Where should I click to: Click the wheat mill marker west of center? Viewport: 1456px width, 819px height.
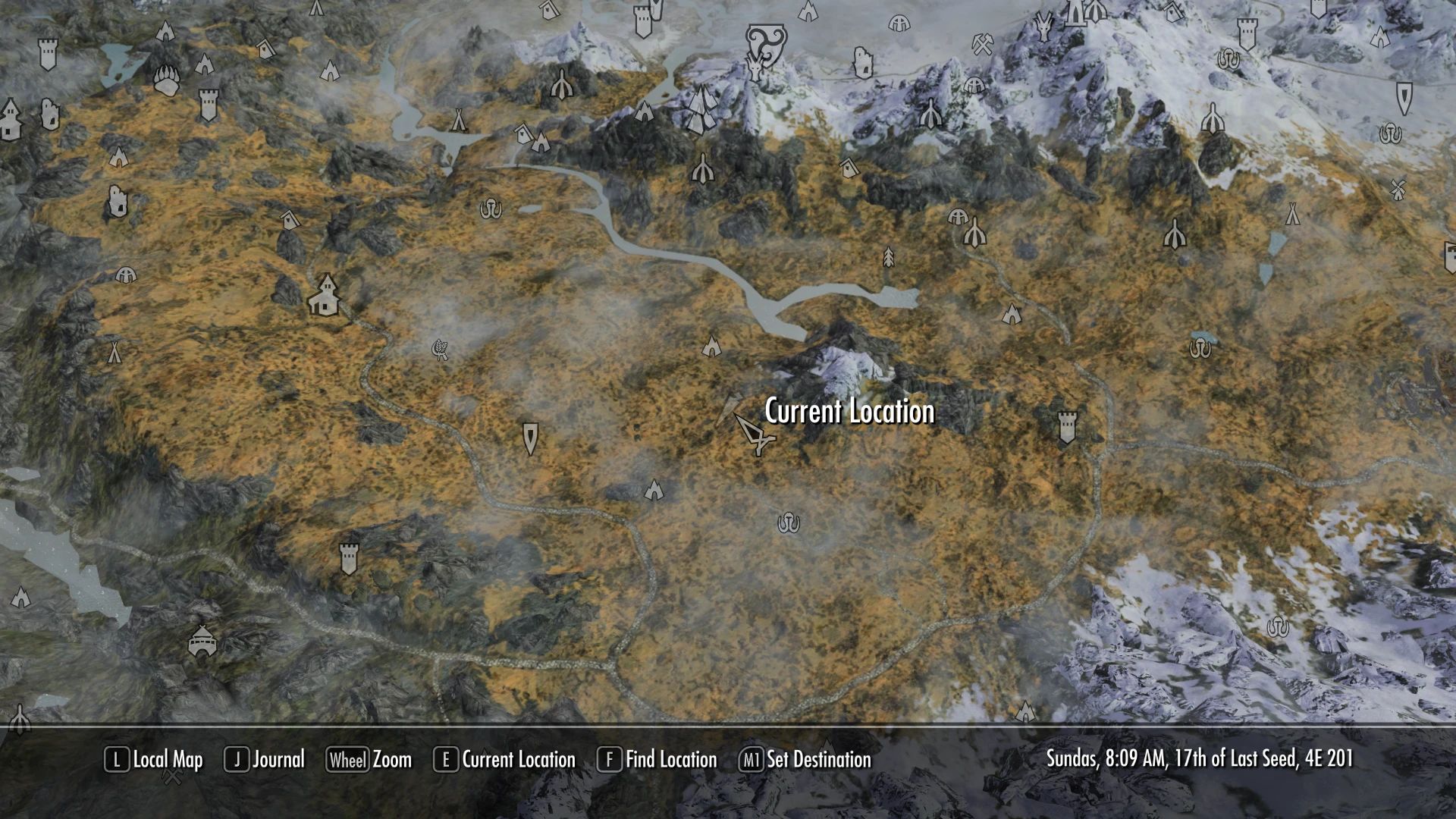point(440,350)
